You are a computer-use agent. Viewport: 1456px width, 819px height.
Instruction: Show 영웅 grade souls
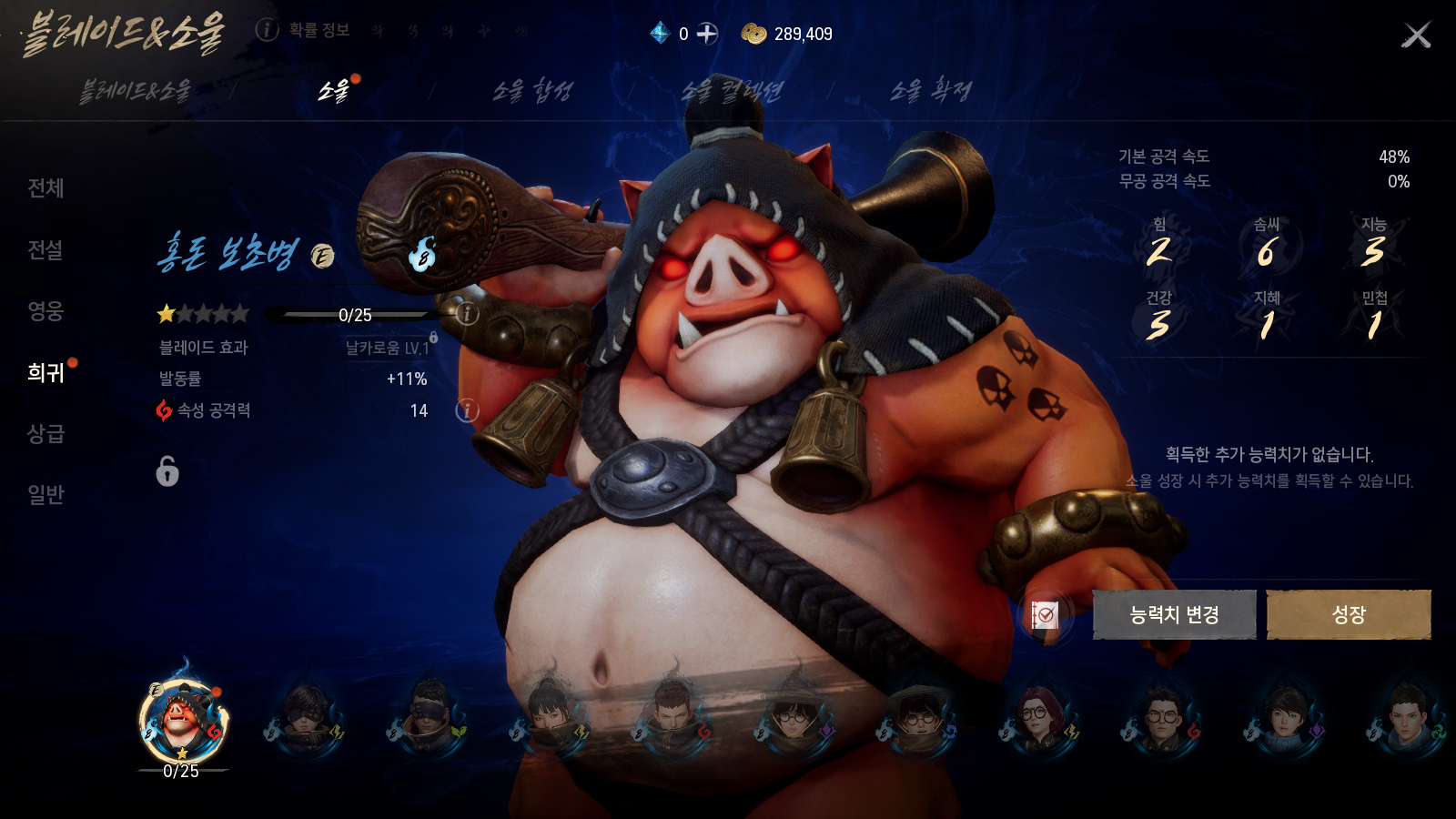pyautogui.click(x=45, y=311)
